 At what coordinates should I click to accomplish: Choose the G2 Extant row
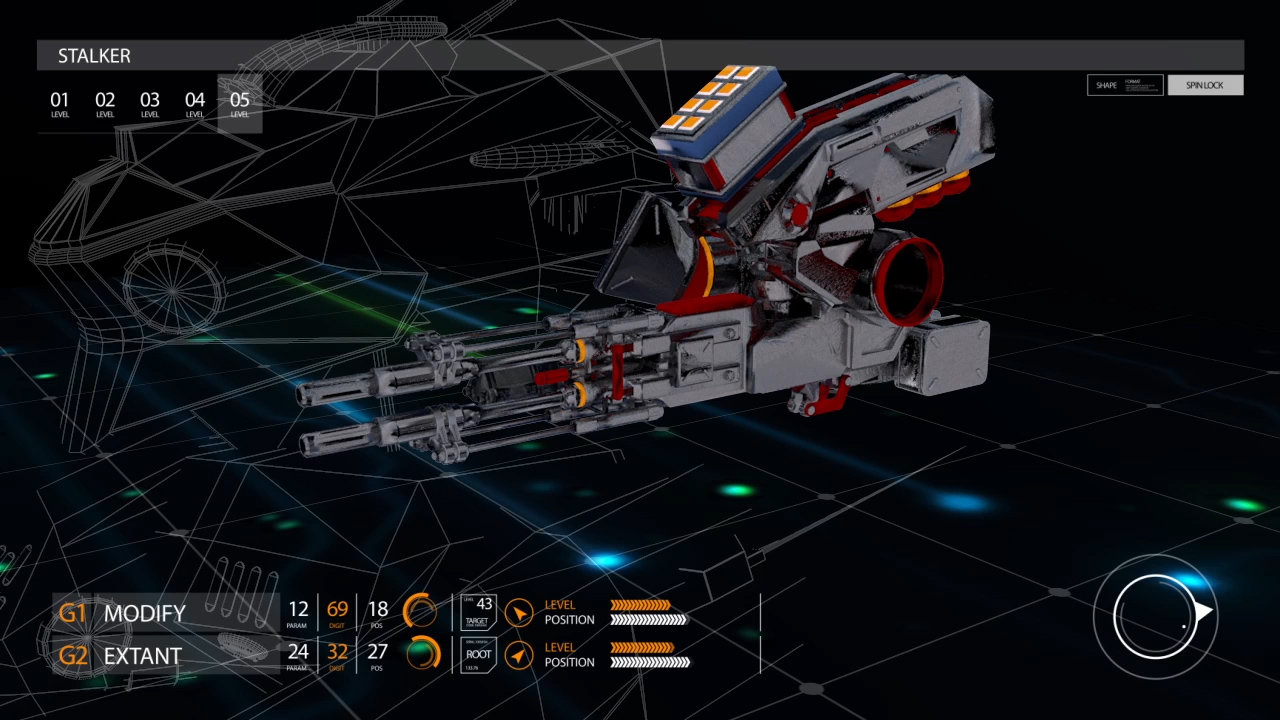coord(165,656)
